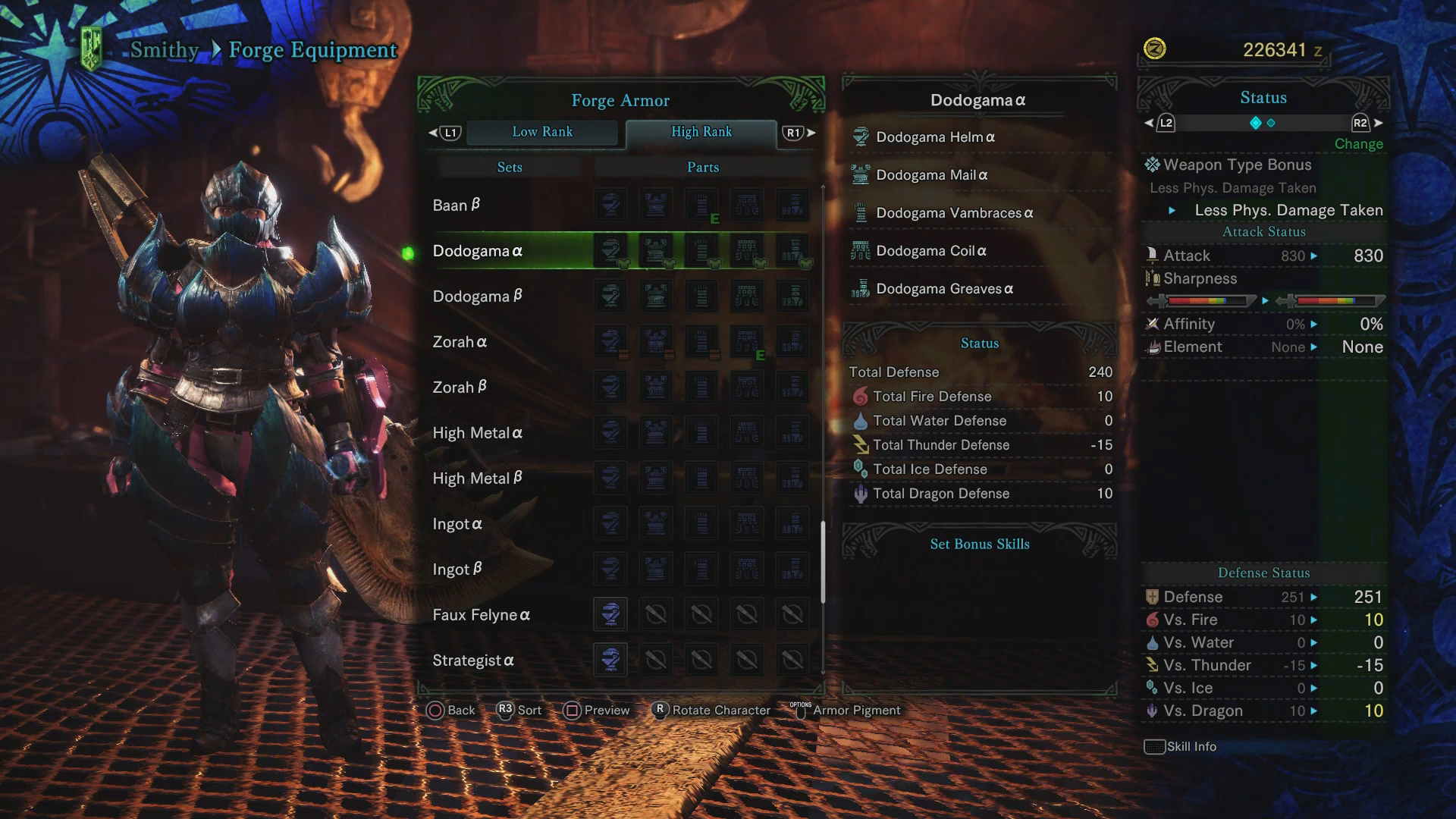Switch to the Low Rank tab
The image size is (1456, 819).
point(543,132)
